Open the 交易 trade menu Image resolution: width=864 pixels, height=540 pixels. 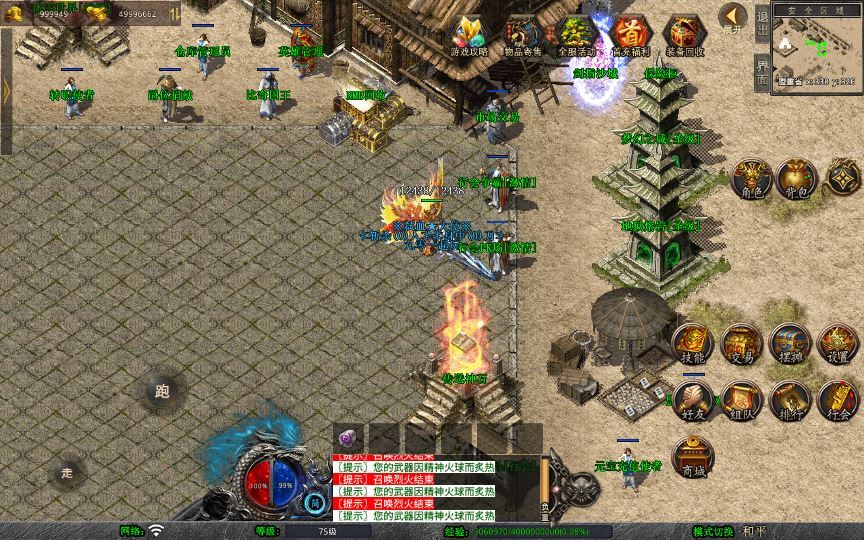[741, 343]
